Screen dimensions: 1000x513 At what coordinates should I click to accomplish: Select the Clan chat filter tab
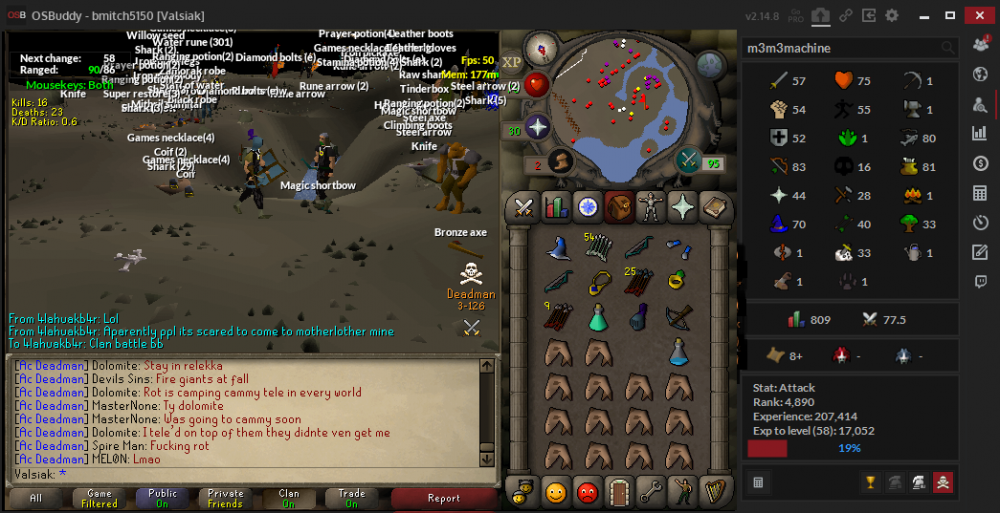[x=289, y=497]
